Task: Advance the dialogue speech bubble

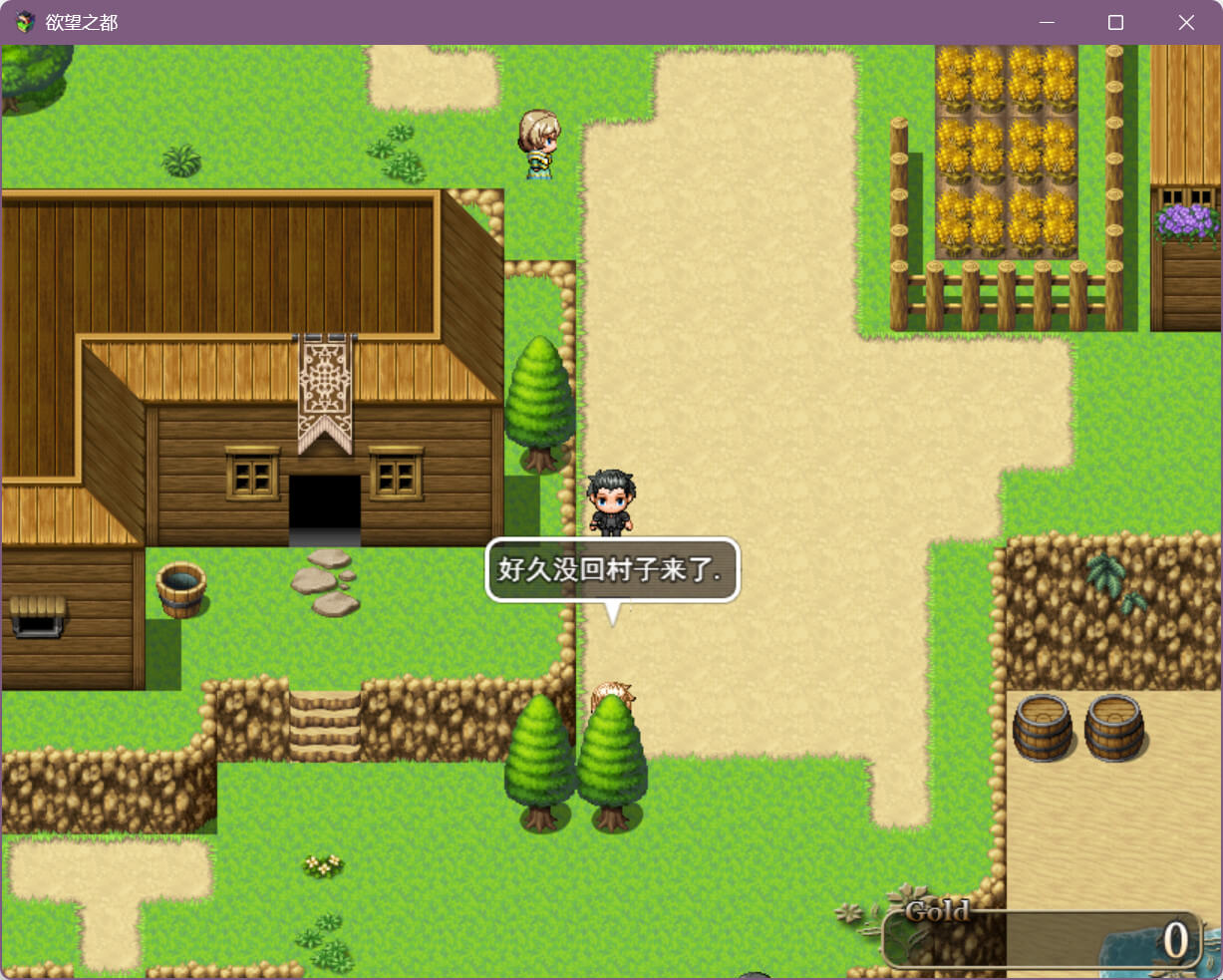Action: point(612,570)
